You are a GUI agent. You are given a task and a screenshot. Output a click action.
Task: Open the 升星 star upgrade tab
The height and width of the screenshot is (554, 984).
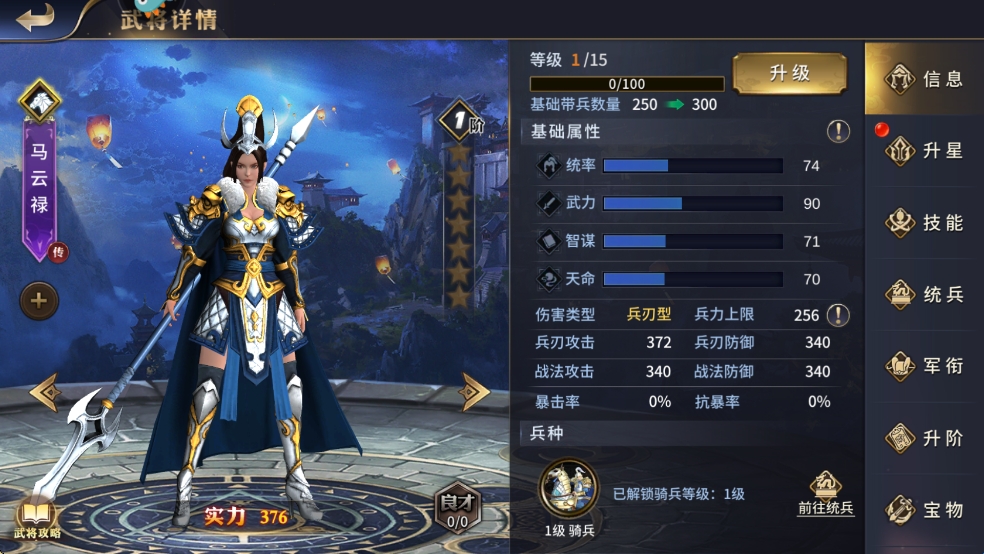[924, 151]
